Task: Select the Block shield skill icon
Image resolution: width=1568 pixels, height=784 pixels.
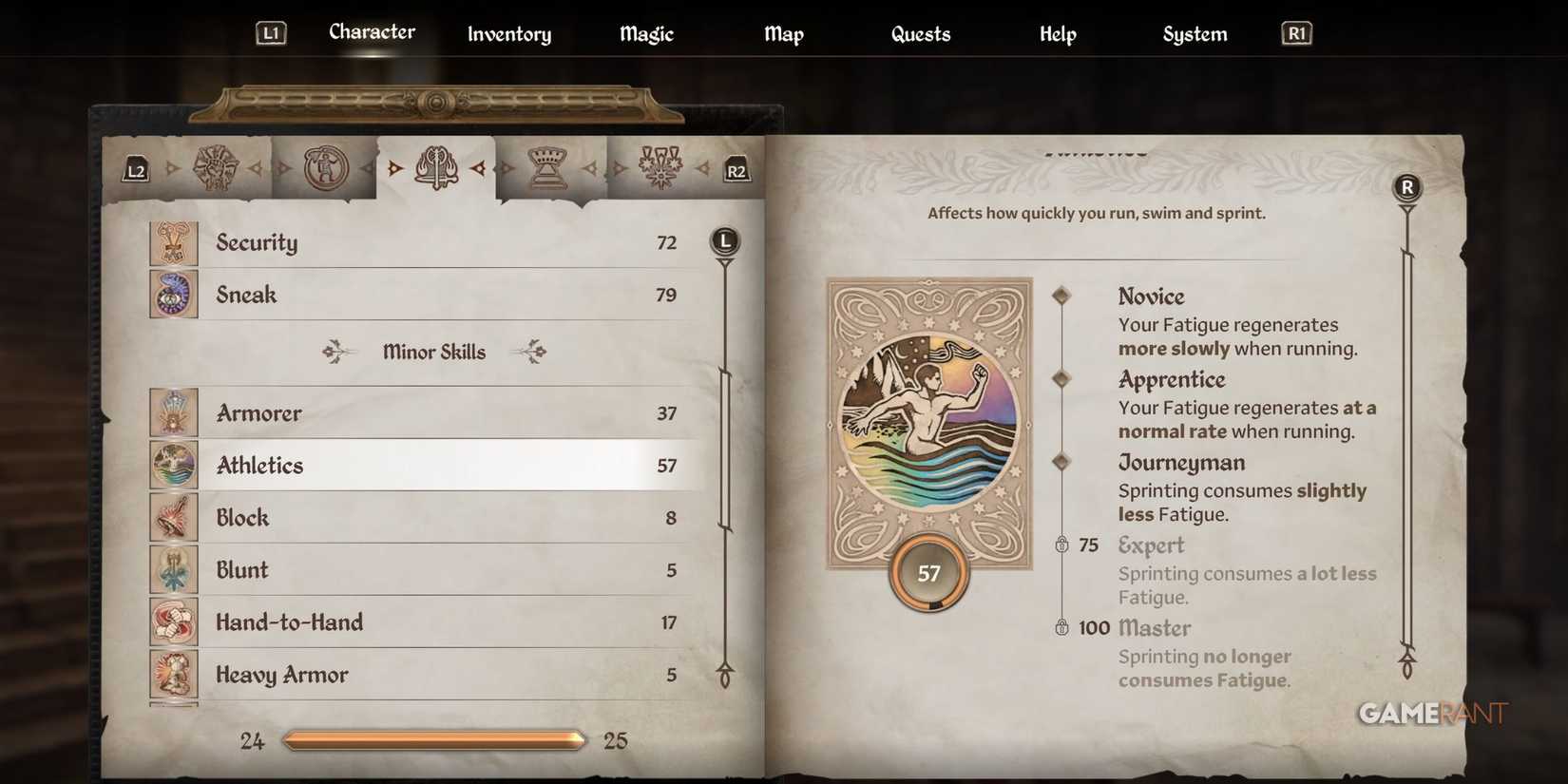Action: [x=174, y=517]
